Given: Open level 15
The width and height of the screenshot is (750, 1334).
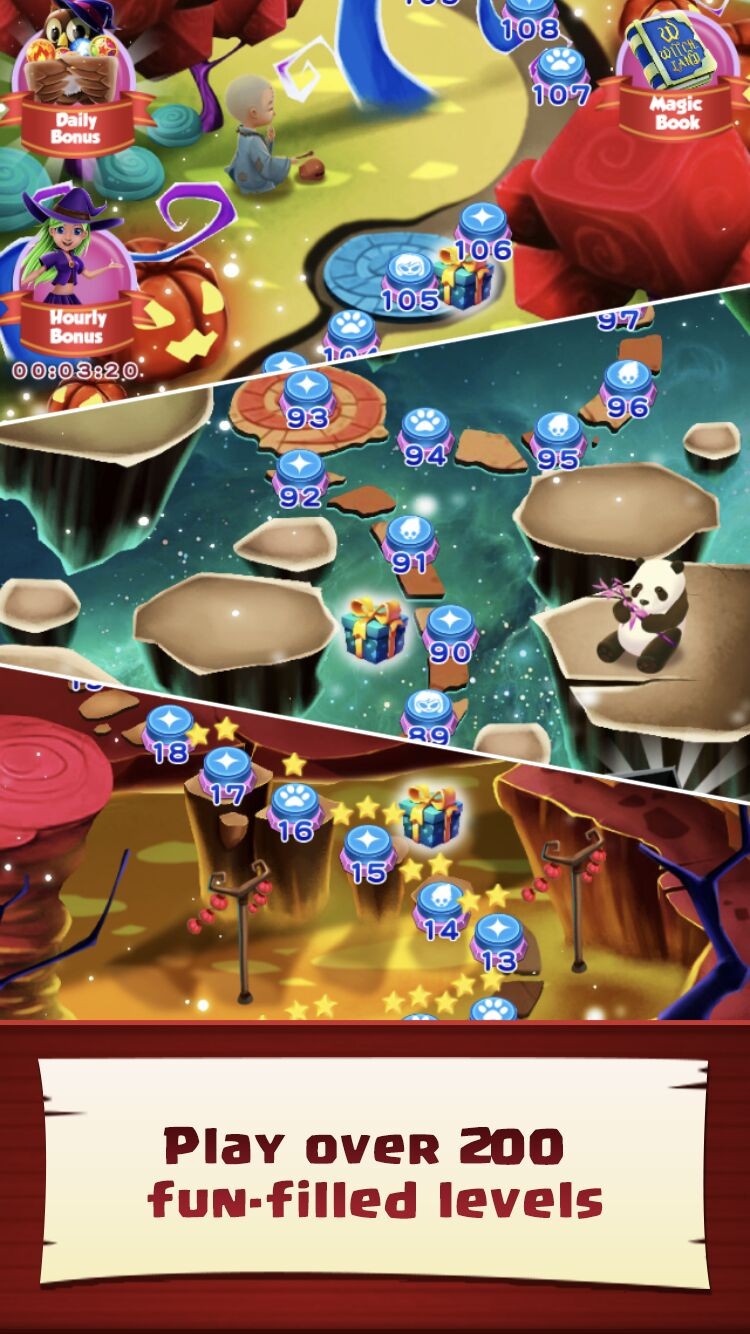Looking at the screenshot, I should [368, 851].
